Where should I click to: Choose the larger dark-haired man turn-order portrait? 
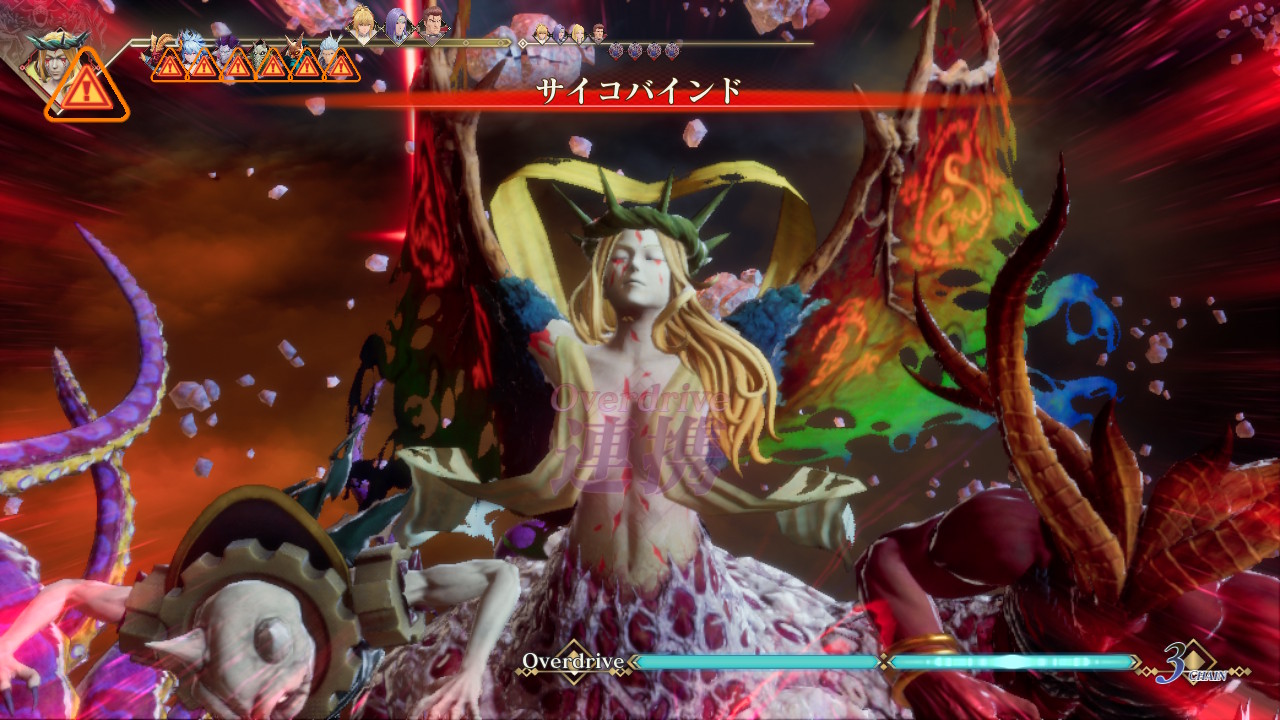click(x=432, y=25)
